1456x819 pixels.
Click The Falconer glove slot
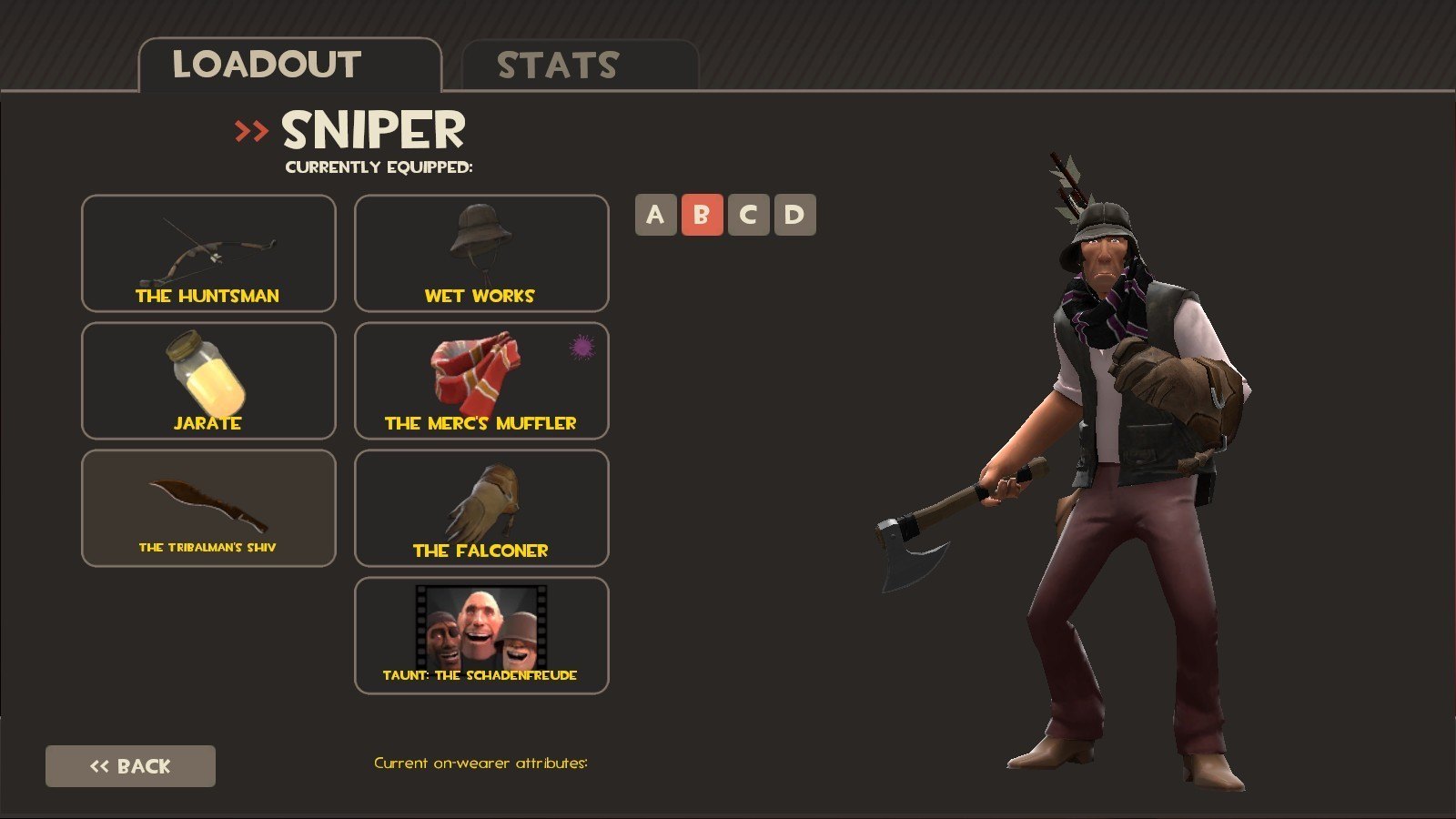point(481,508)
